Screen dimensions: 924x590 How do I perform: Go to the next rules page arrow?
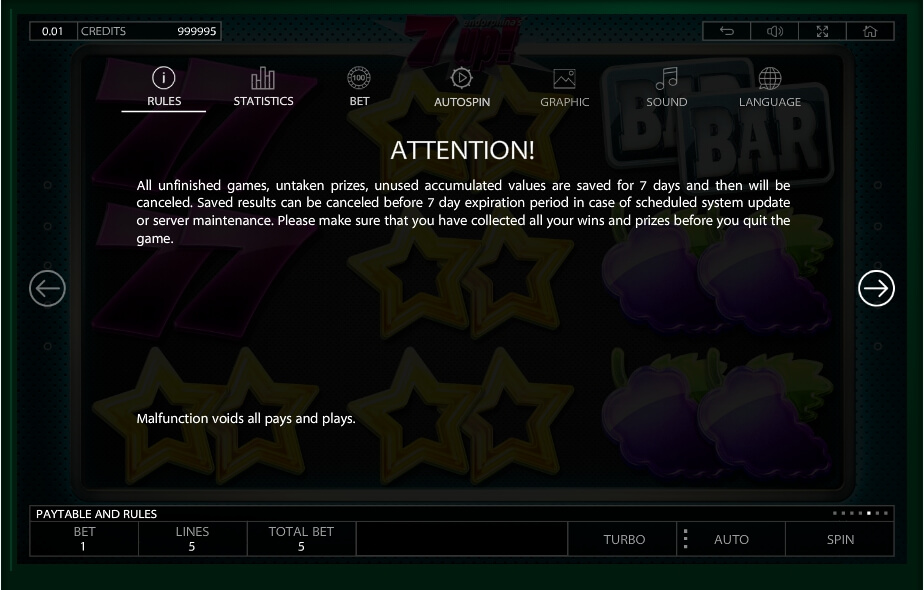tap(876, 289)
